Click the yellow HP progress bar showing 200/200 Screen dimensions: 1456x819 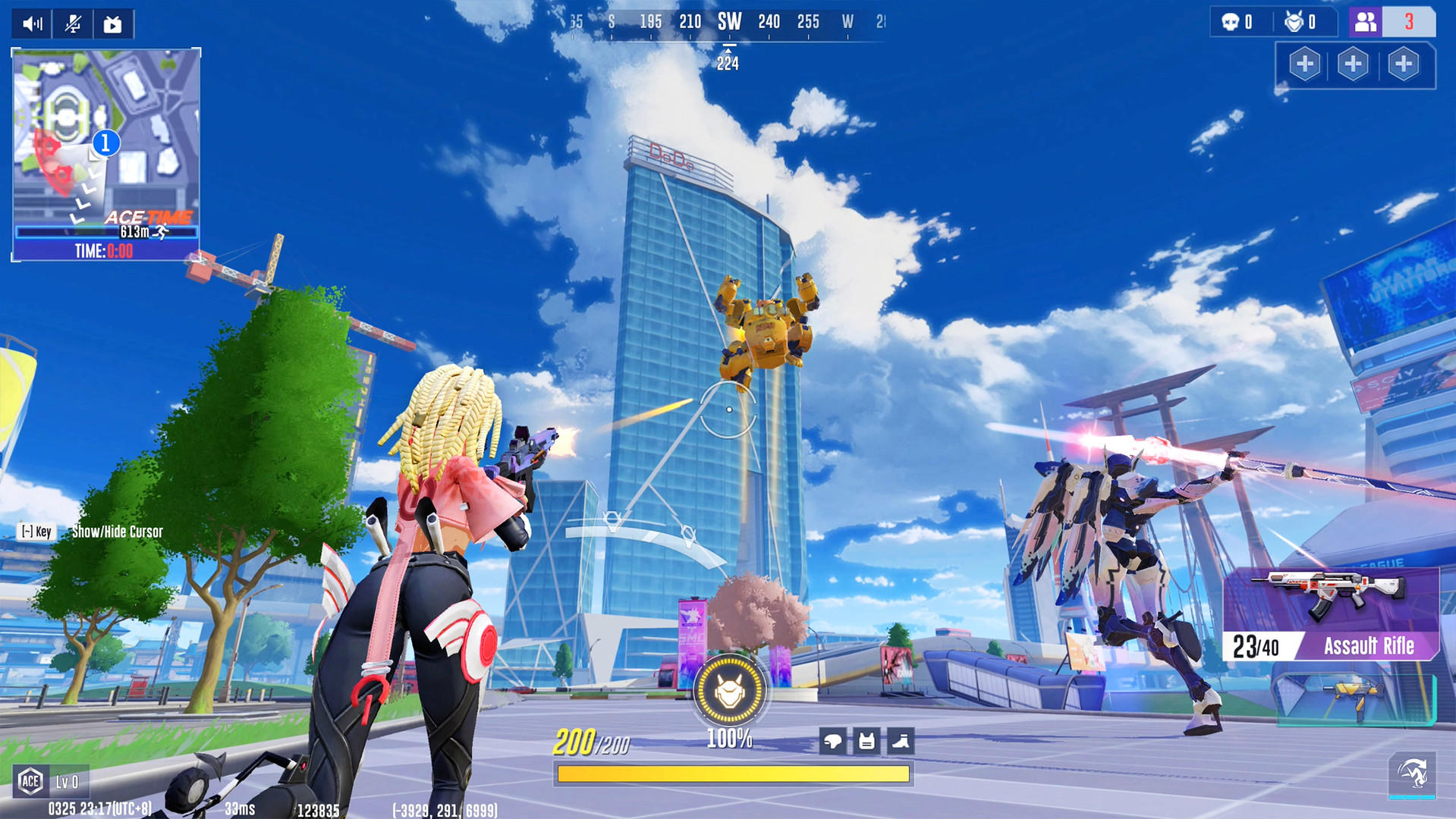tap(732, 772)
